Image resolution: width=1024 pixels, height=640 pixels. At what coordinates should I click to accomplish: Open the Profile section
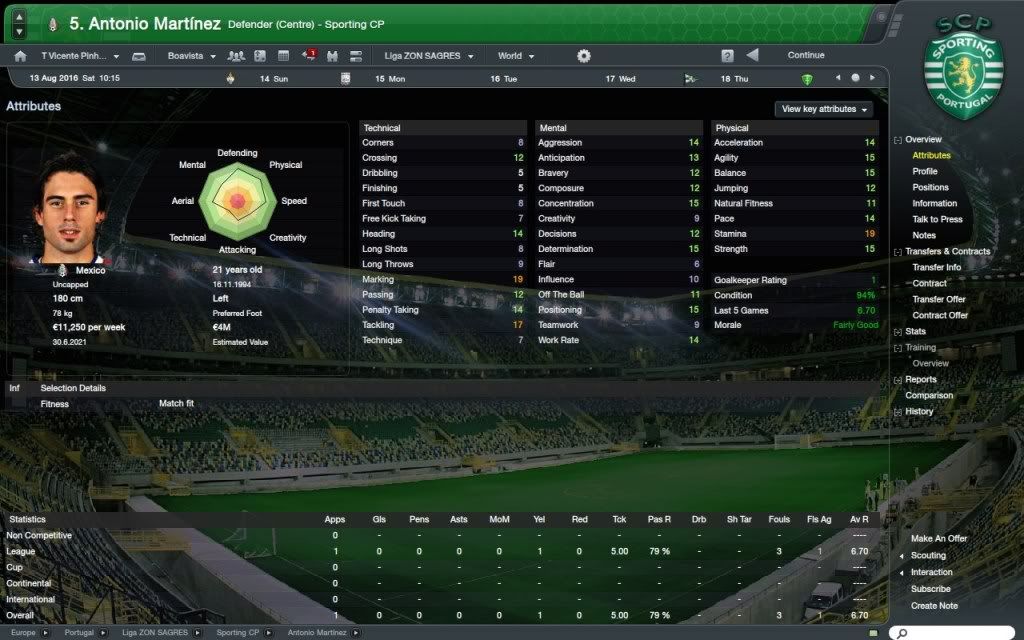click(924, 172)
